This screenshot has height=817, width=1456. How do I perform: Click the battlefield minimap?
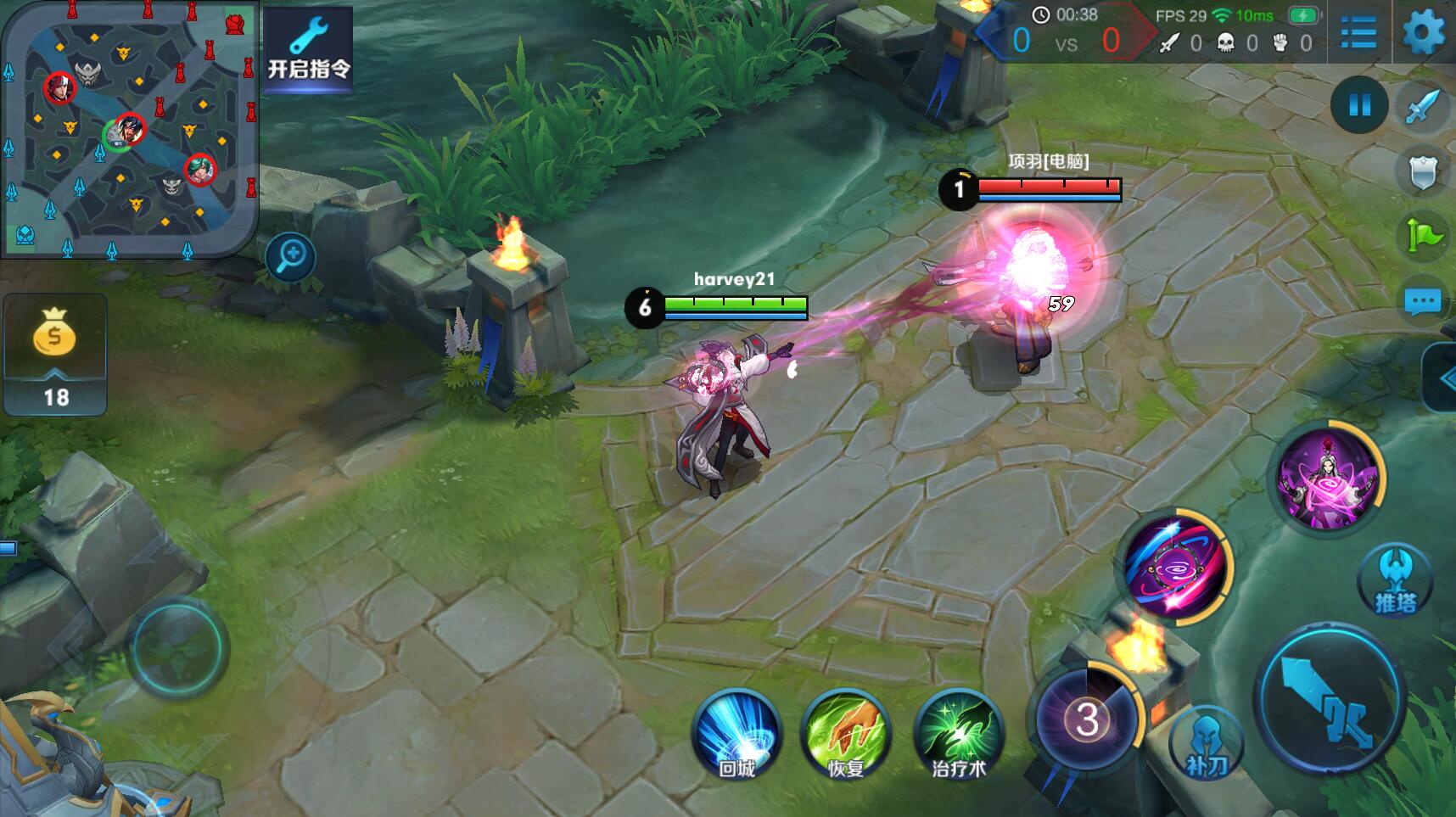129,129
